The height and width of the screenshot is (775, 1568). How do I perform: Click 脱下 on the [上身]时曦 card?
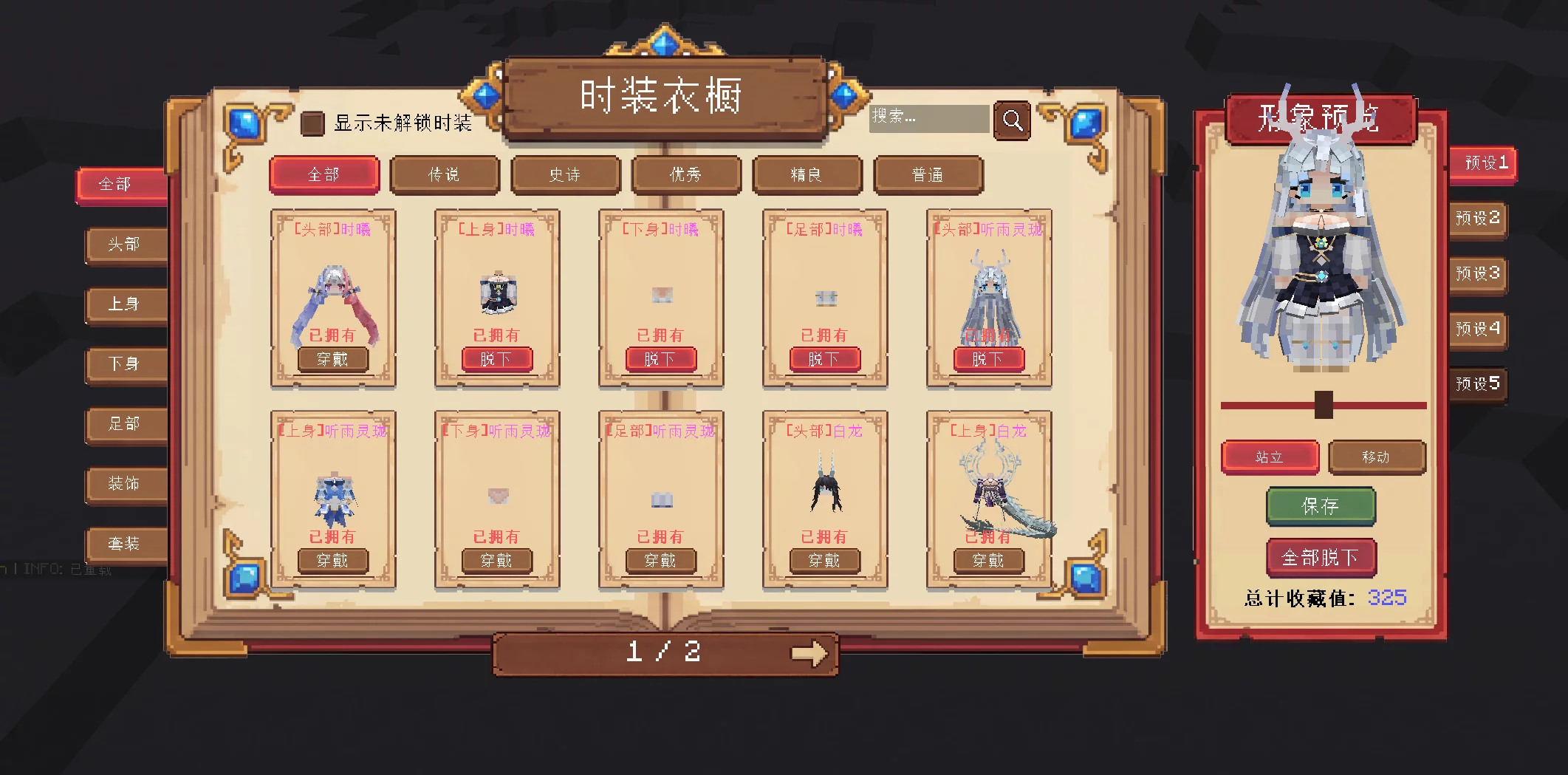click(x=497, y=359)
